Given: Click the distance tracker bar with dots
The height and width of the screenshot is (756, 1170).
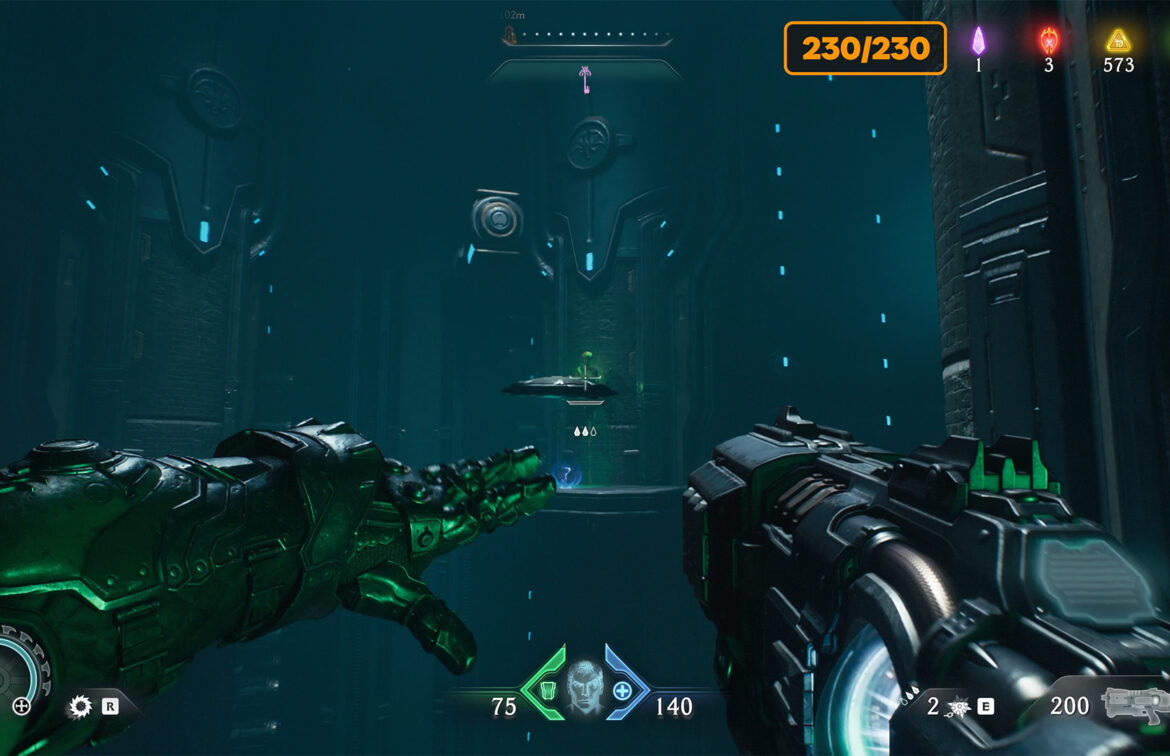Looking at the screenshot, I should (588, 38).
